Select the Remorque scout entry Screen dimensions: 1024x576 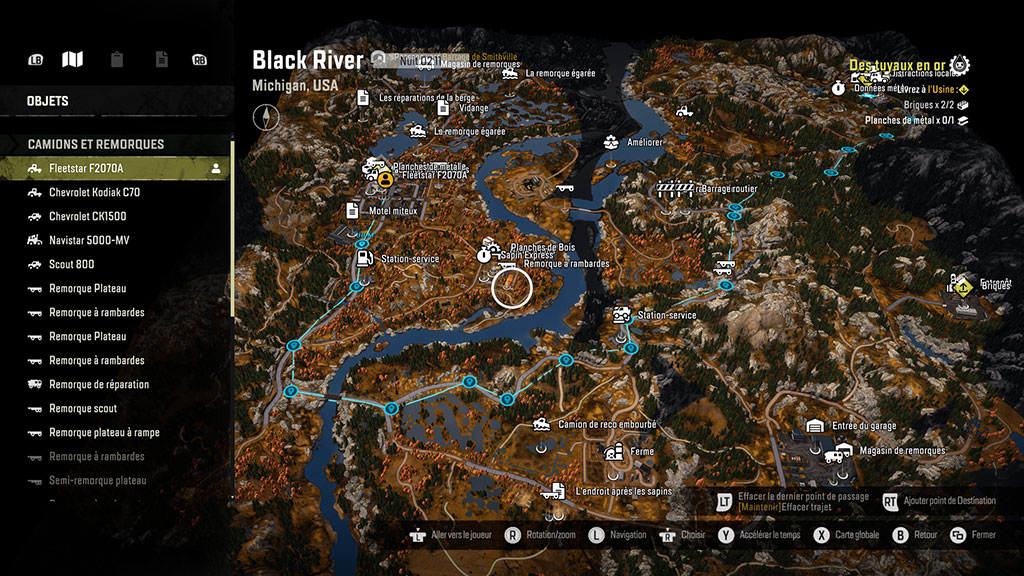tap(83, 409)
